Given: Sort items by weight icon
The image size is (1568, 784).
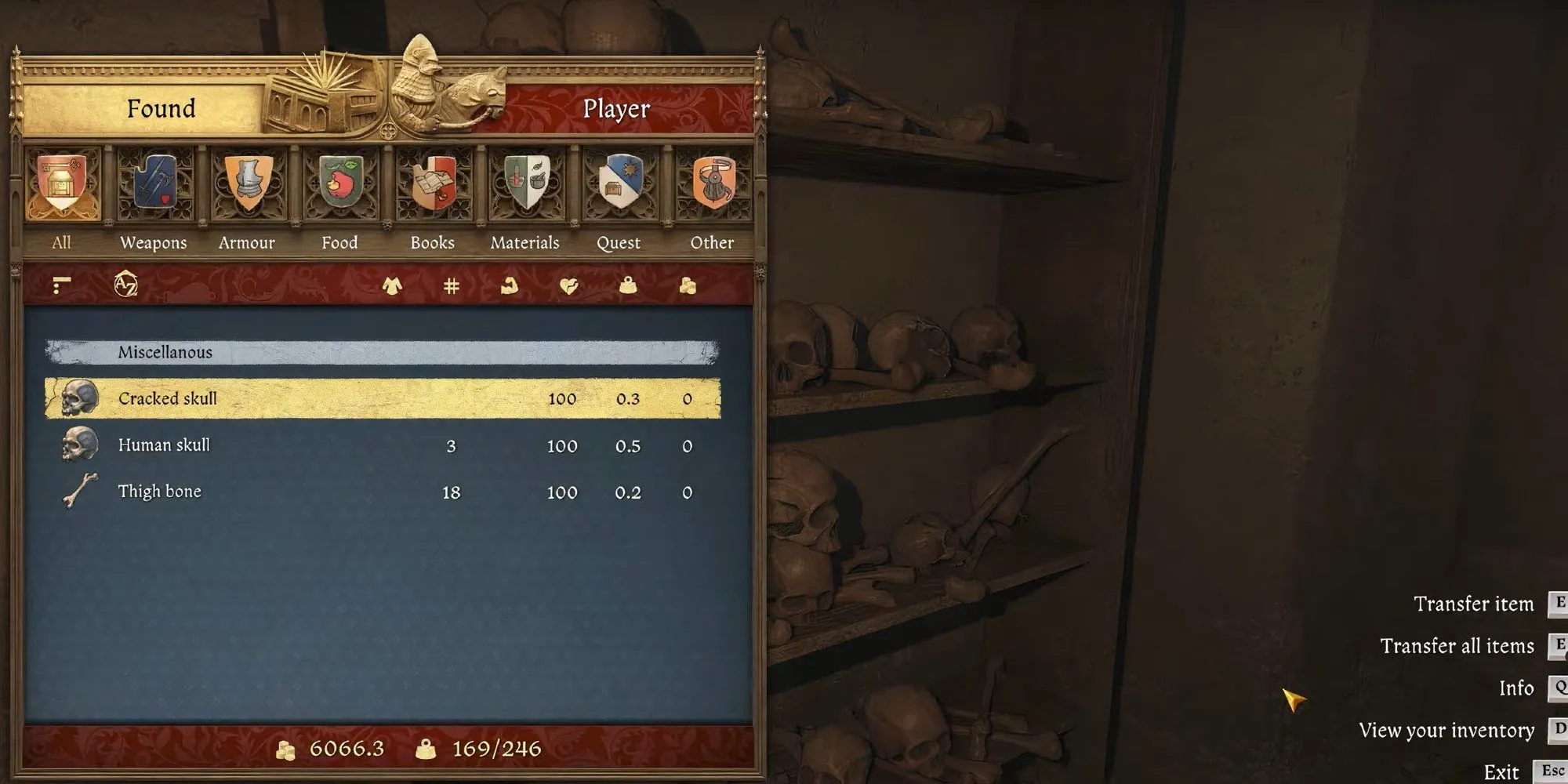Looking at the screenshot, I should click(627, 286).
